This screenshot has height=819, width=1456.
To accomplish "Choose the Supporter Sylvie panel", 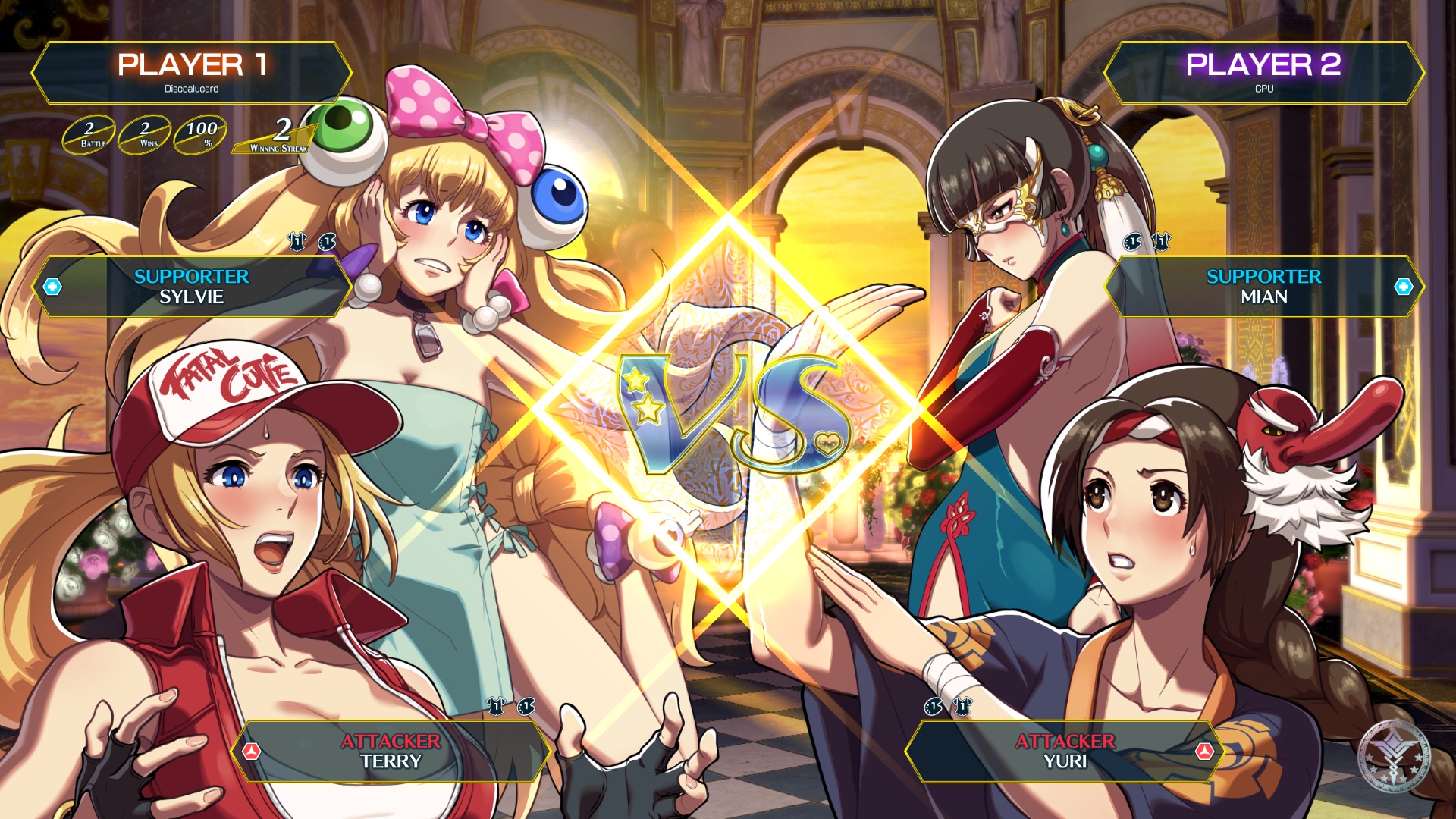I will (x=192, y=287).
